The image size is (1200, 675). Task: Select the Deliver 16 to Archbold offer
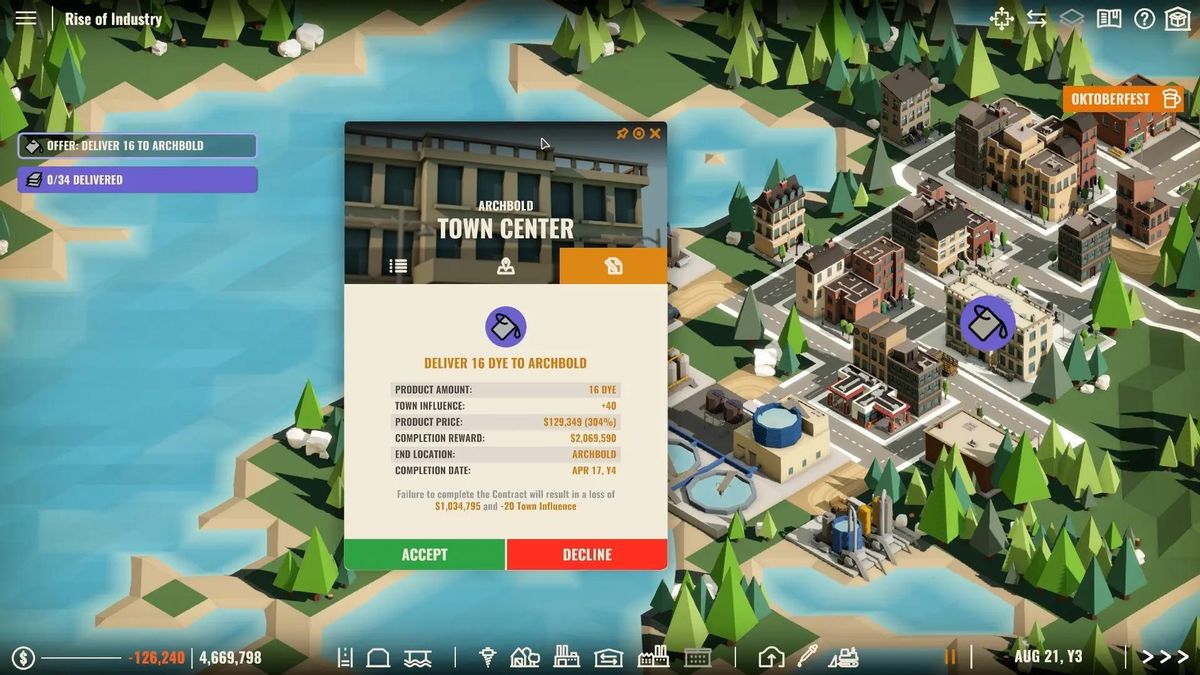pyautogui.click(x=137, y=146)
